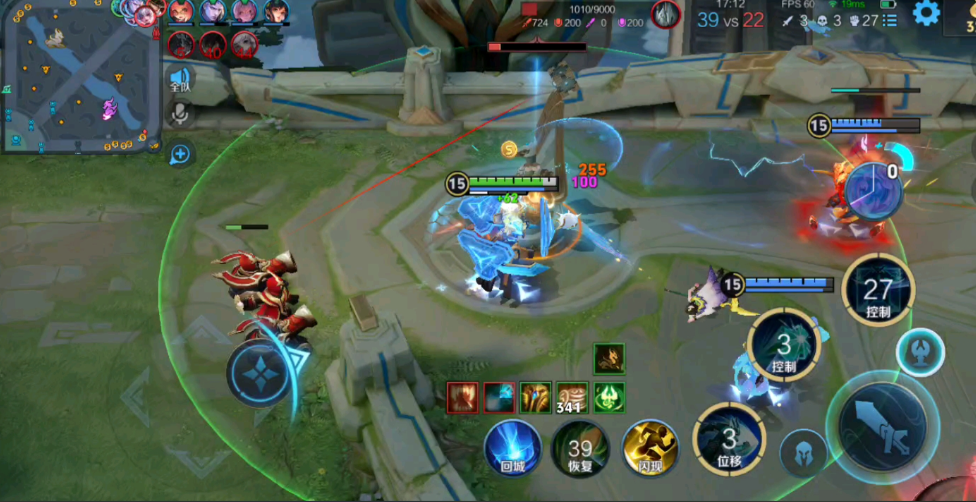Open the quick chat plus bubble
Screen dimensions: 976x502
[x=180, y=154]
